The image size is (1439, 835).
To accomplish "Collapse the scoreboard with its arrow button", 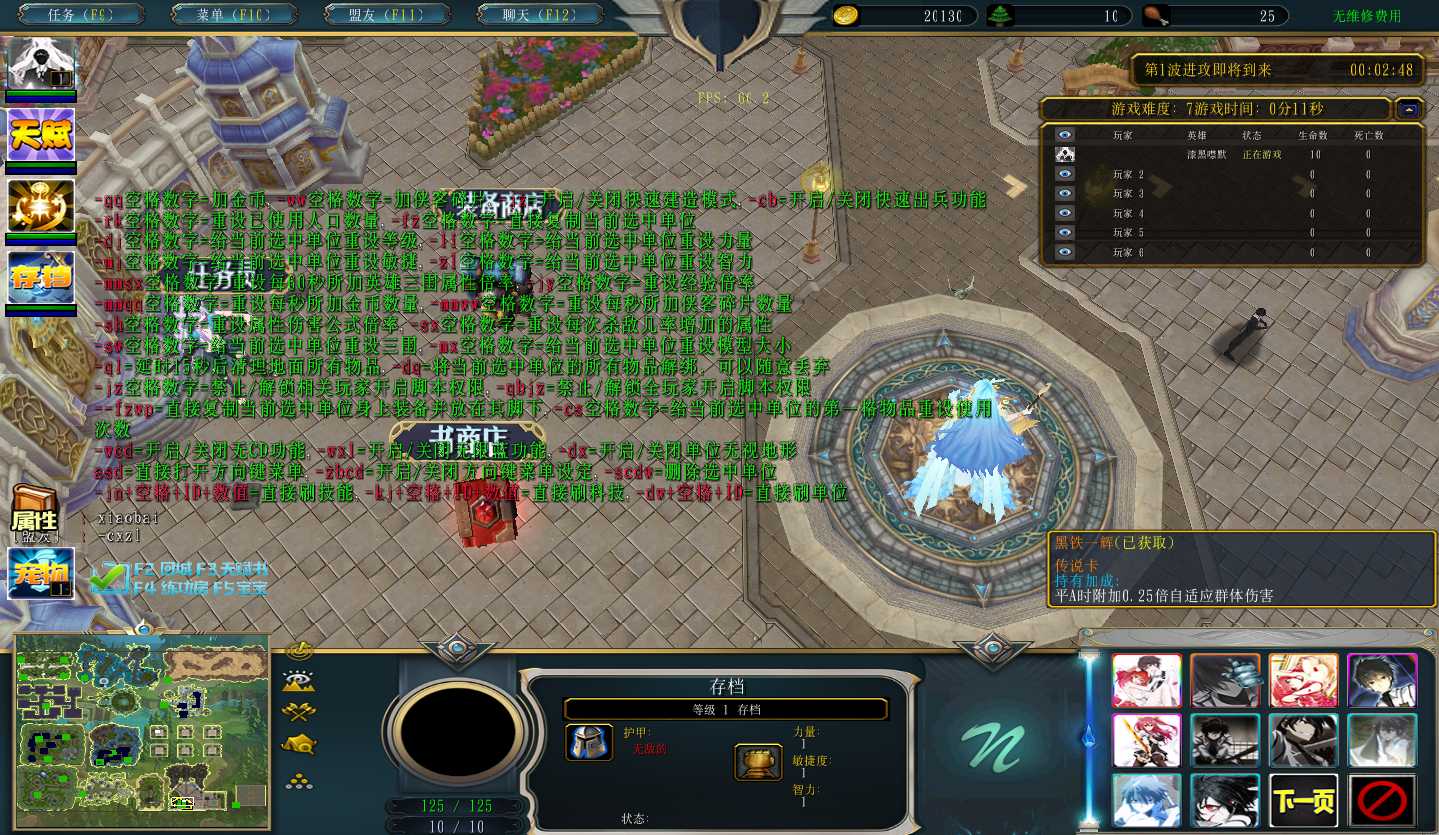I will coord(1409,109).
